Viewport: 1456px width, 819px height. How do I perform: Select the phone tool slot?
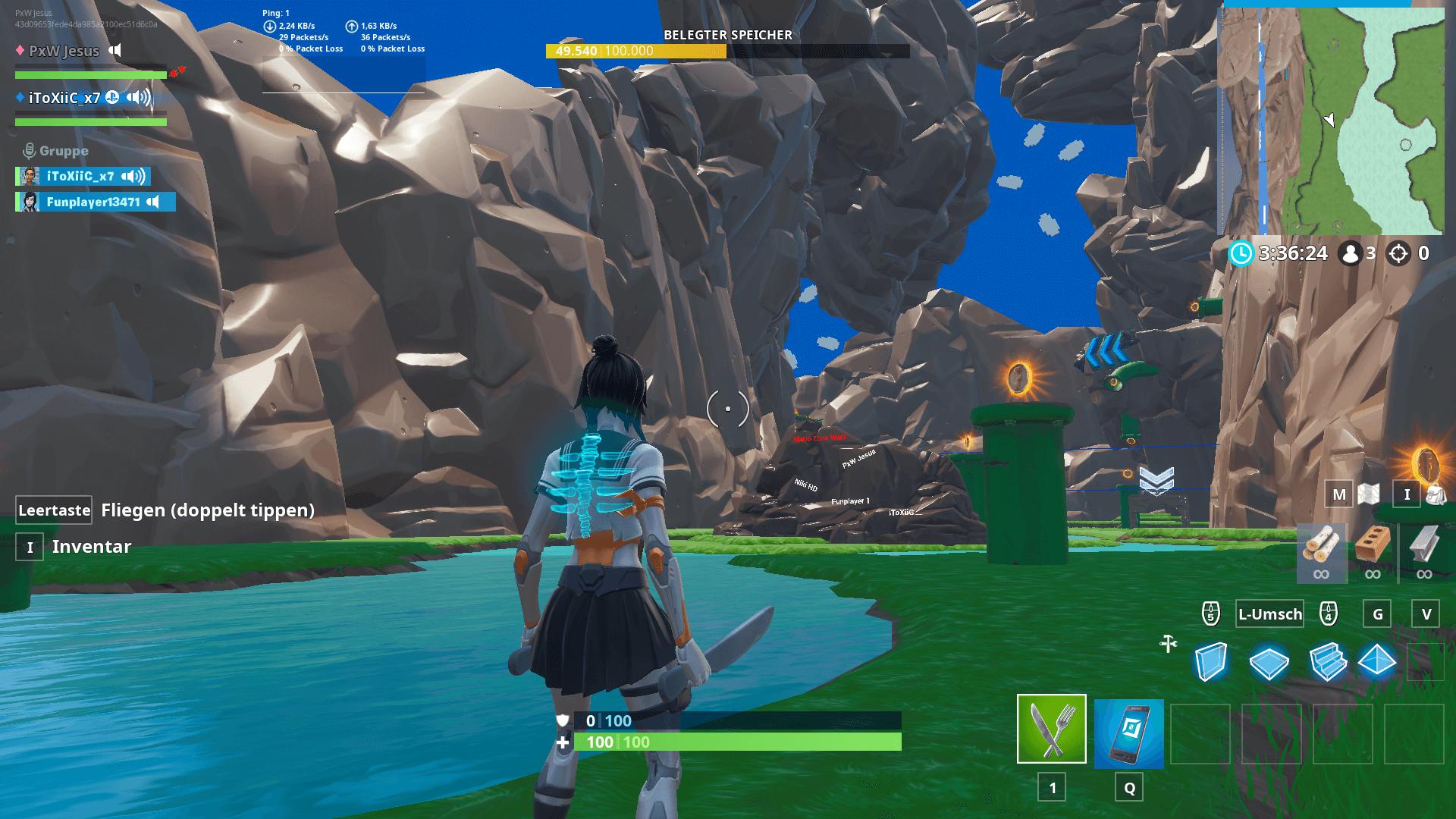(1128, 733)
